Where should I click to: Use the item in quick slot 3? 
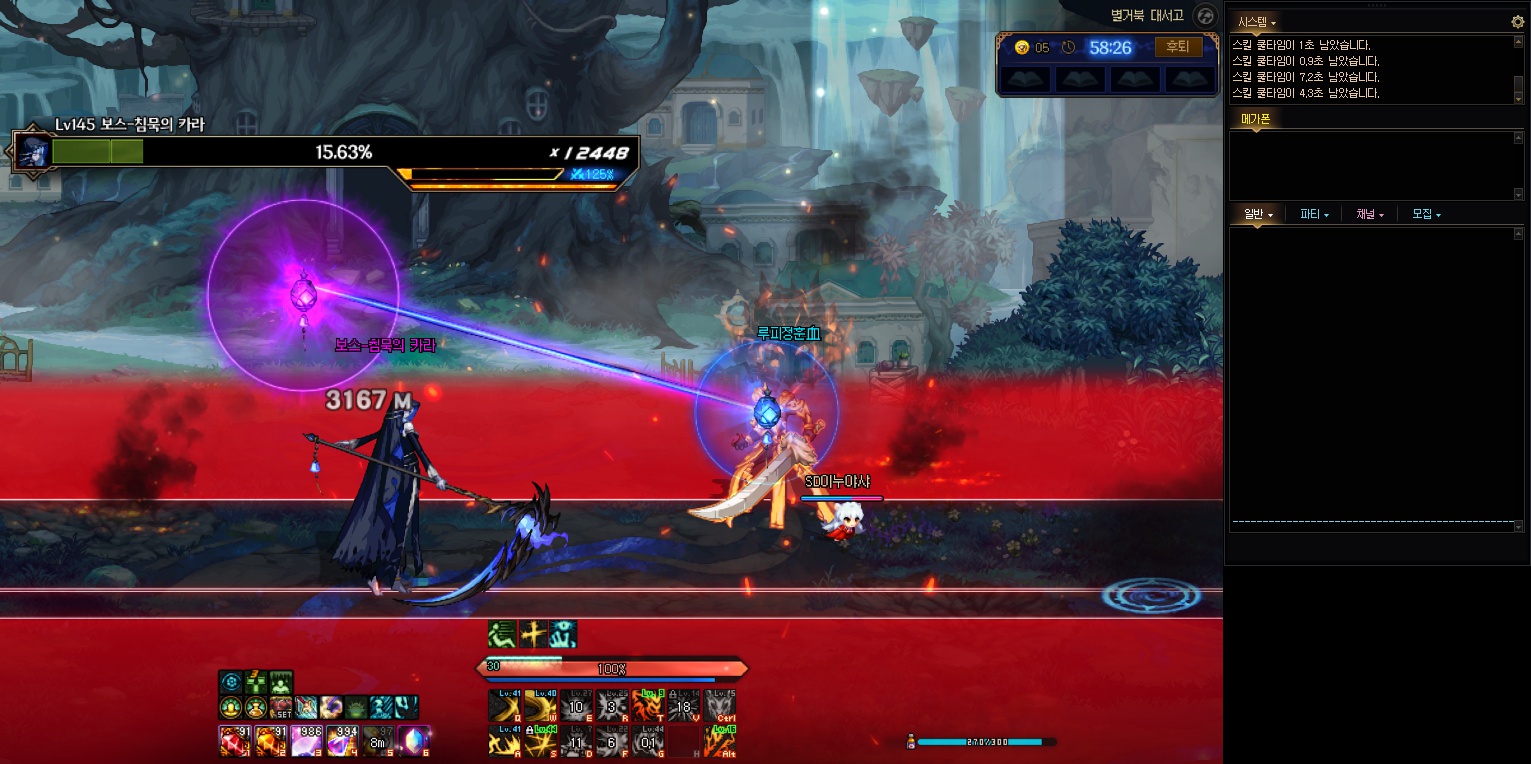(304, 741)
